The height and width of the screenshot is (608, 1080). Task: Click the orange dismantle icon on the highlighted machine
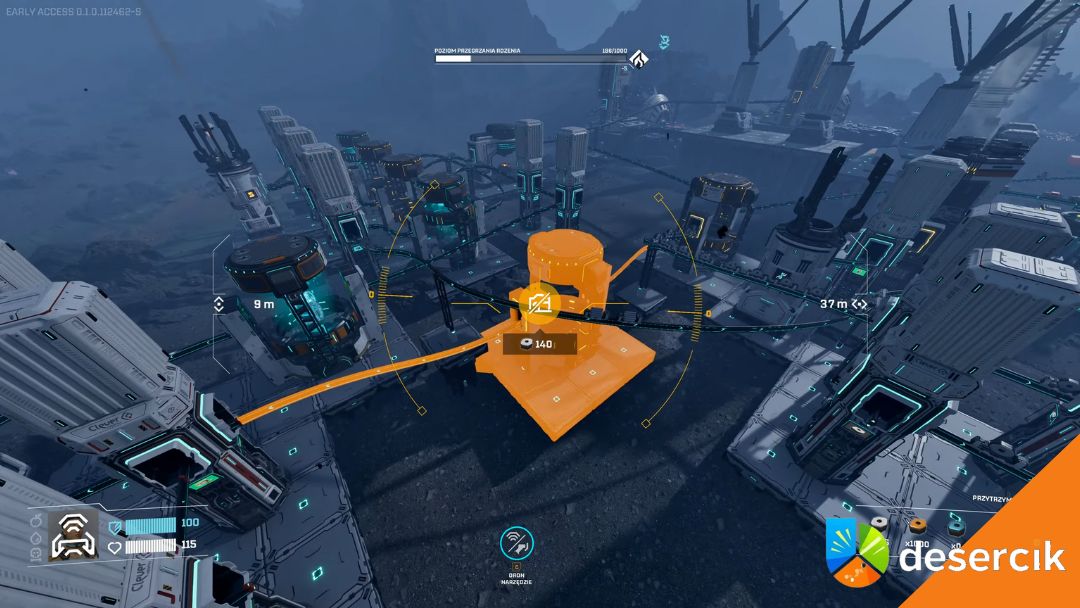[x=540, y=303]
